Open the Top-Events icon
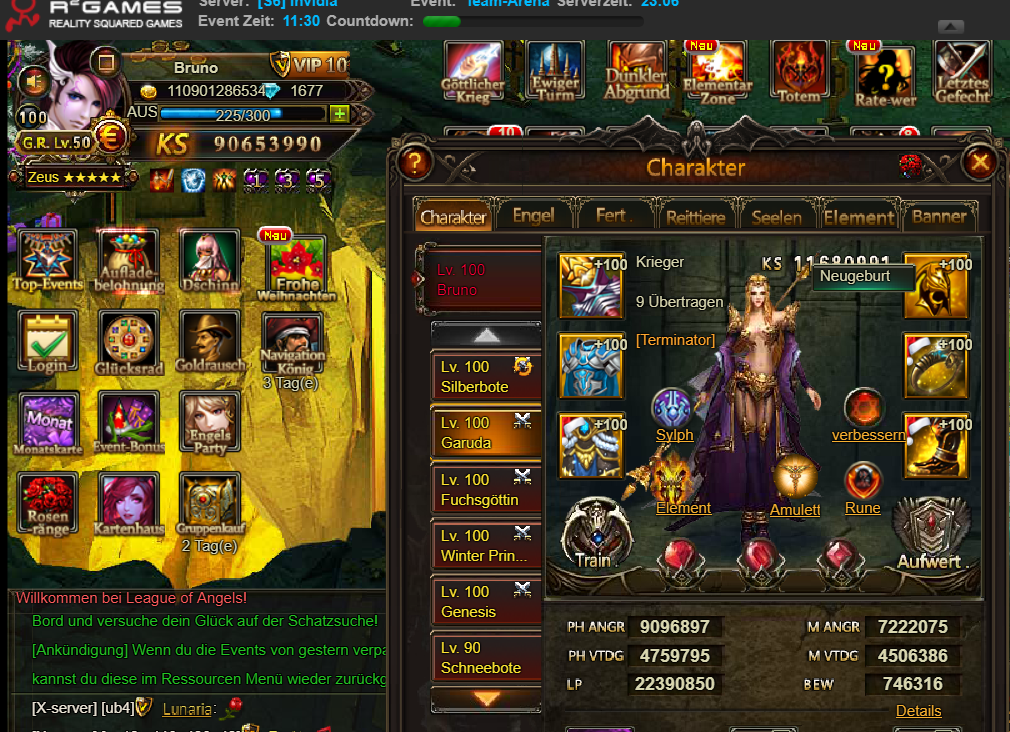The width and height of the screenshot is (1010, 732). tap(46, 258)
